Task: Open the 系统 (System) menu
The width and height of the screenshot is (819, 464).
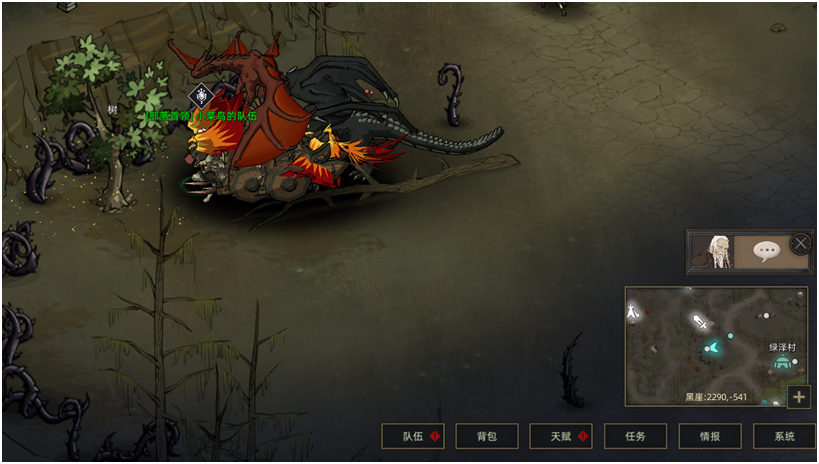Action: [784, 436]
